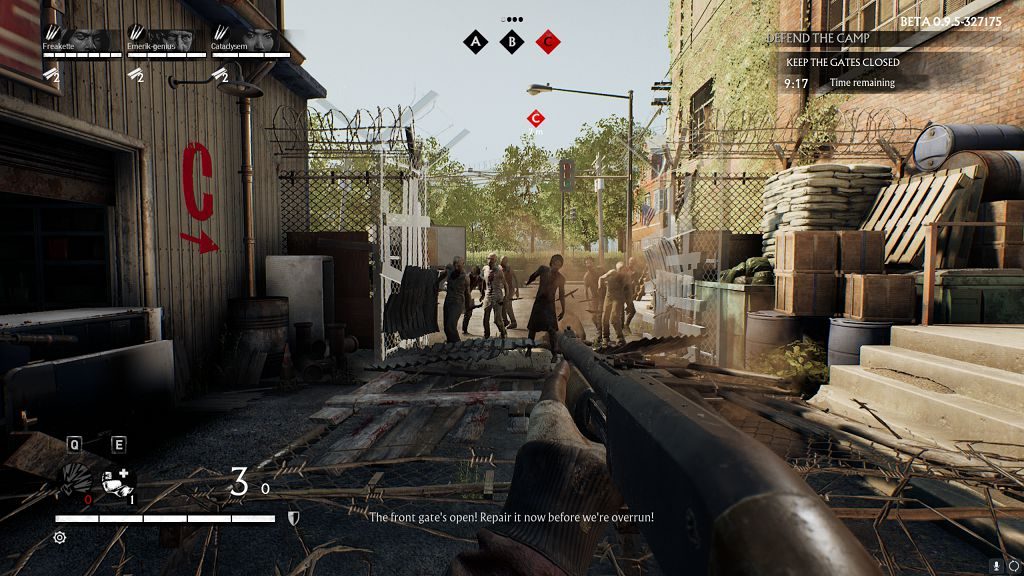Use the medical bandage item
1024x576 pixels.
(x=118, y=481)
